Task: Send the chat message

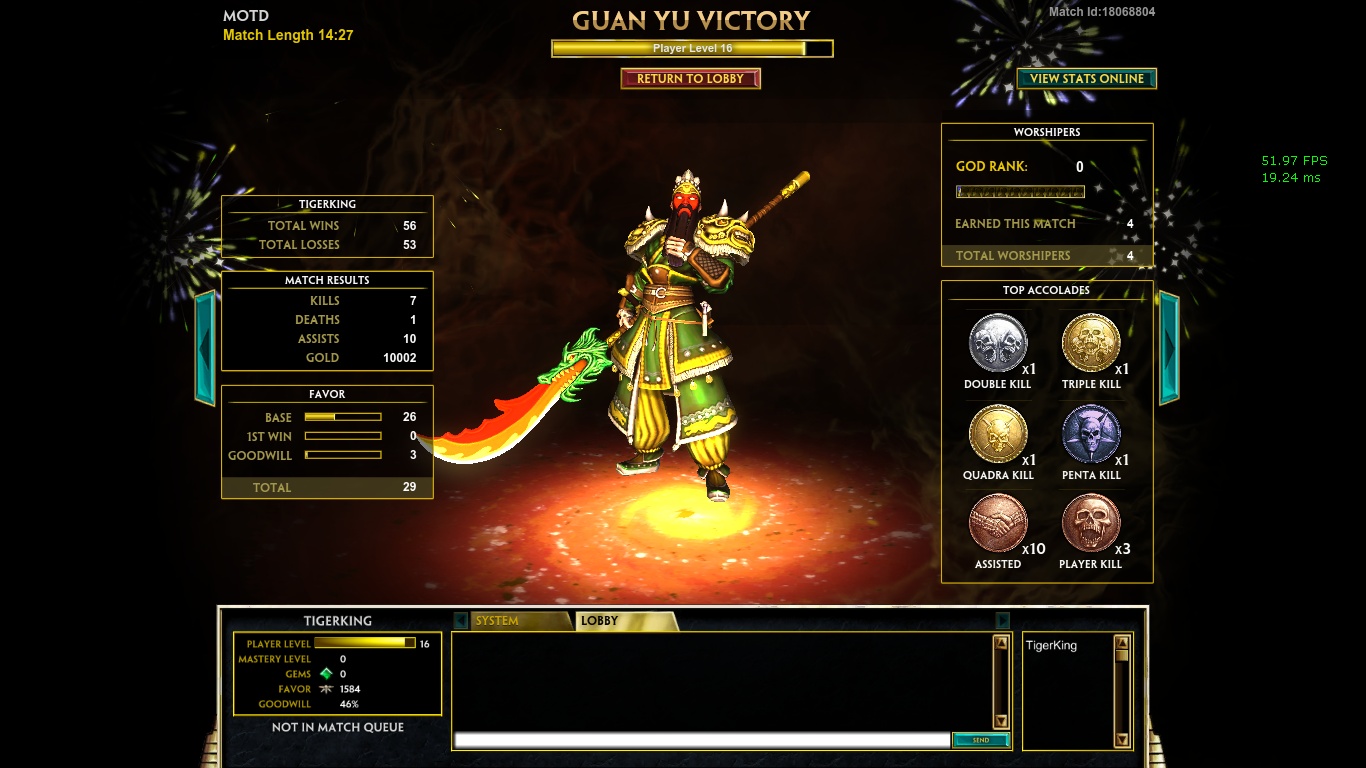Action: 980,740
